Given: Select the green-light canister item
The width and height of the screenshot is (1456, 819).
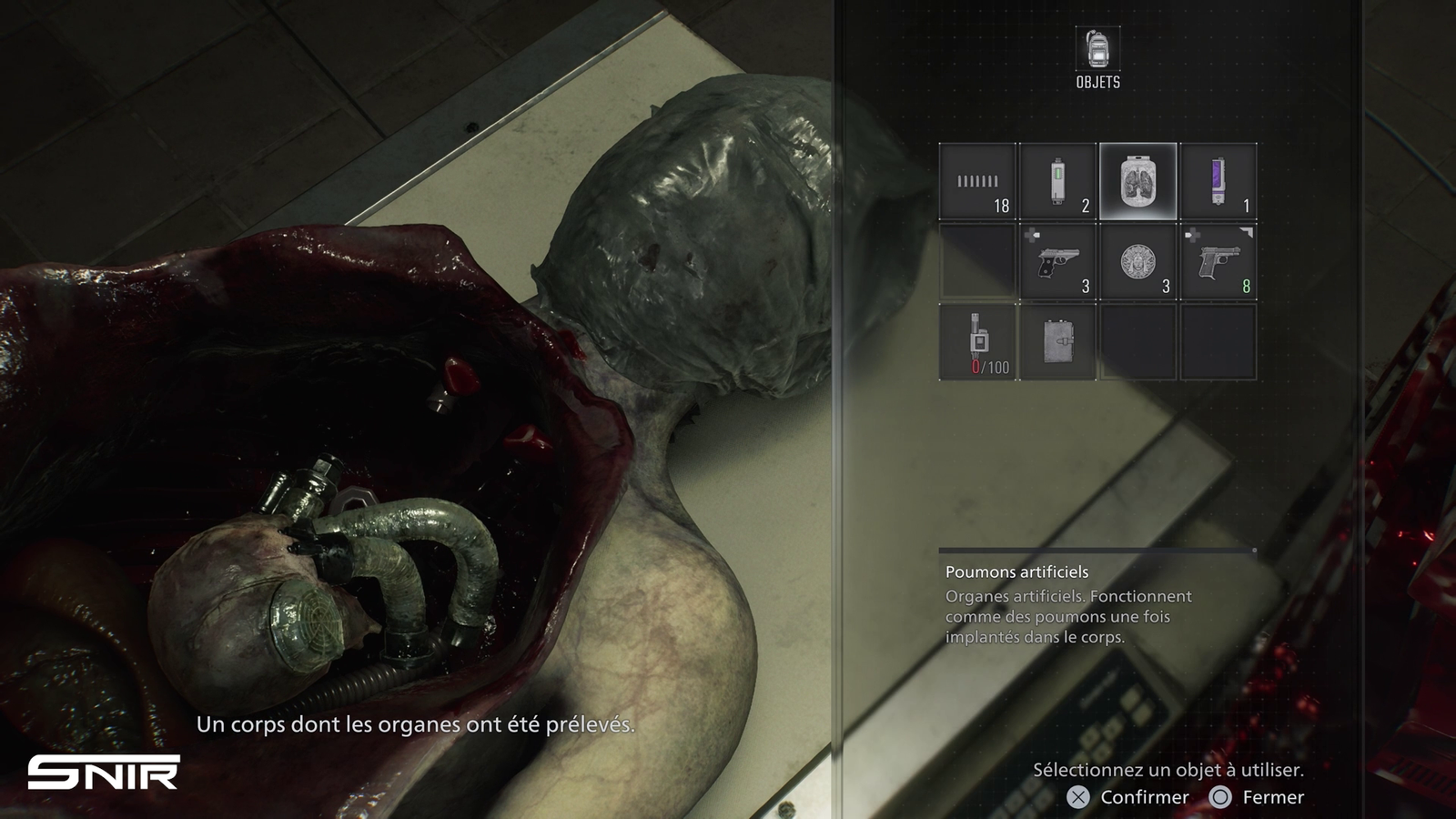Looking at the screenshot, I should pos(1057,181).
